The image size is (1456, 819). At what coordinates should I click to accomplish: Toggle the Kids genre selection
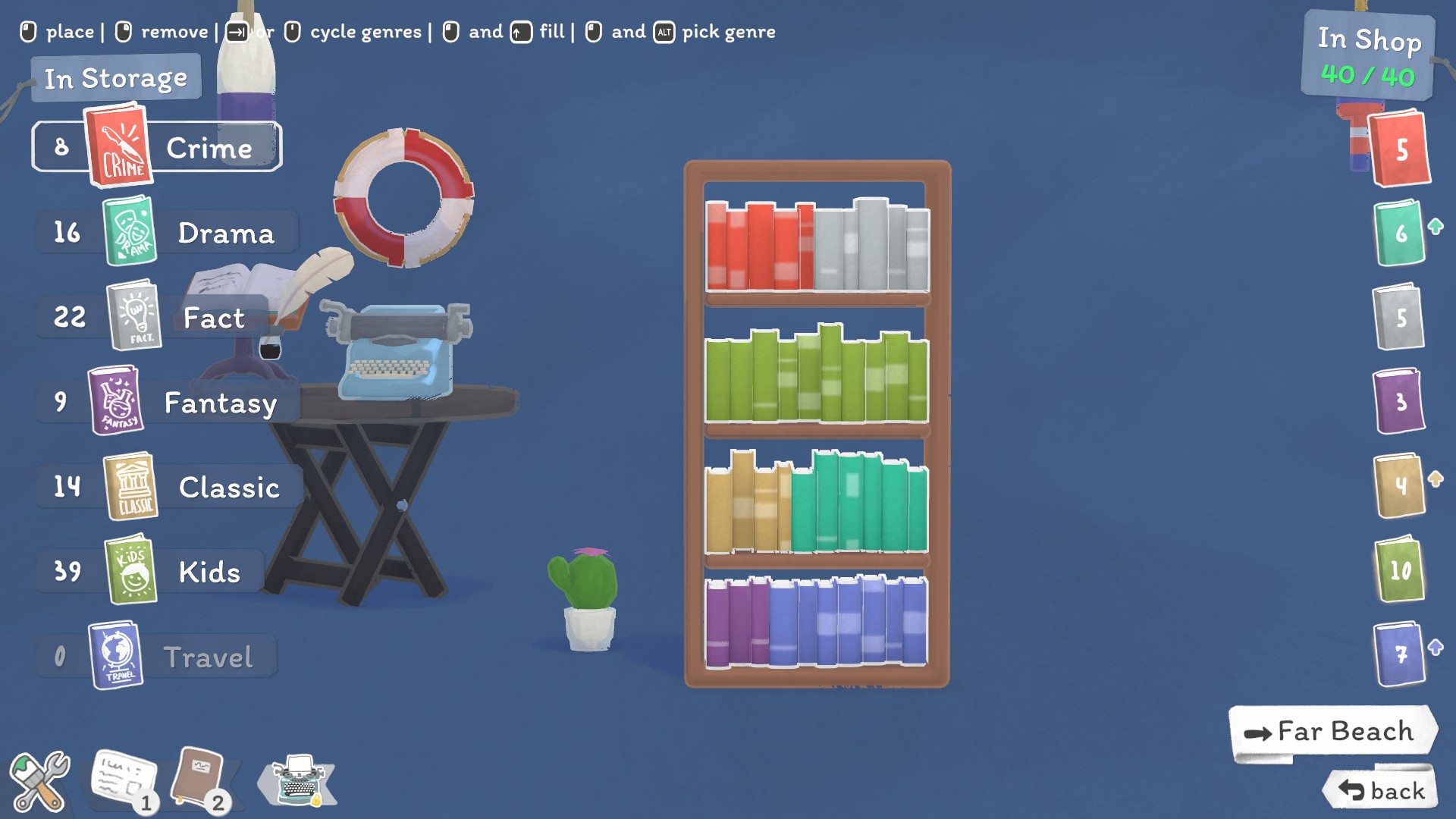(x=129, y=573)
